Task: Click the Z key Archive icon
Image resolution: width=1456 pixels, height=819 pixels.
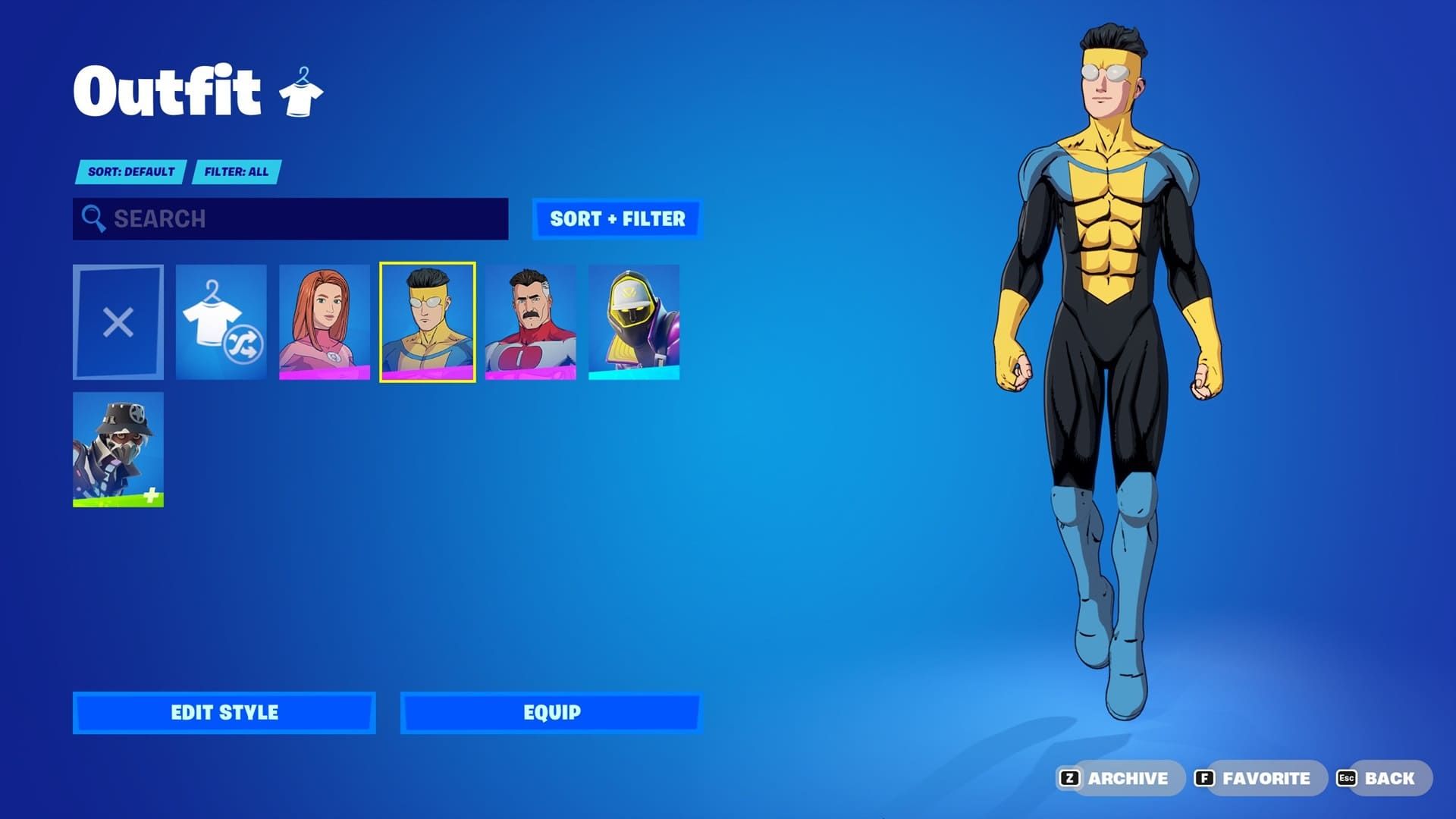Action: click(x=1068, y=777)
